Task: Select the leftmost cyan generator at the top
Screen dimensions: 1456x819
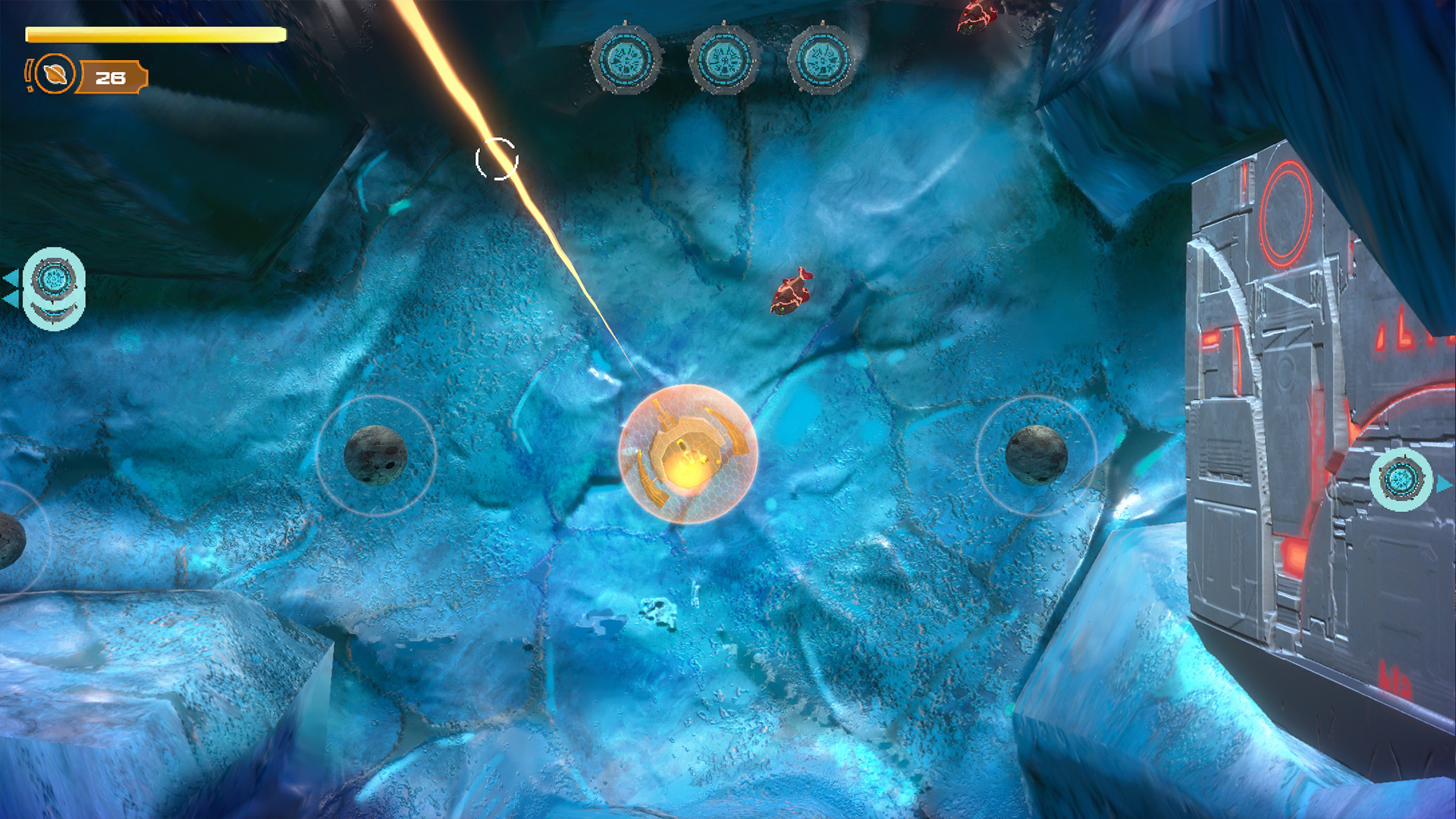Action: 627,59
